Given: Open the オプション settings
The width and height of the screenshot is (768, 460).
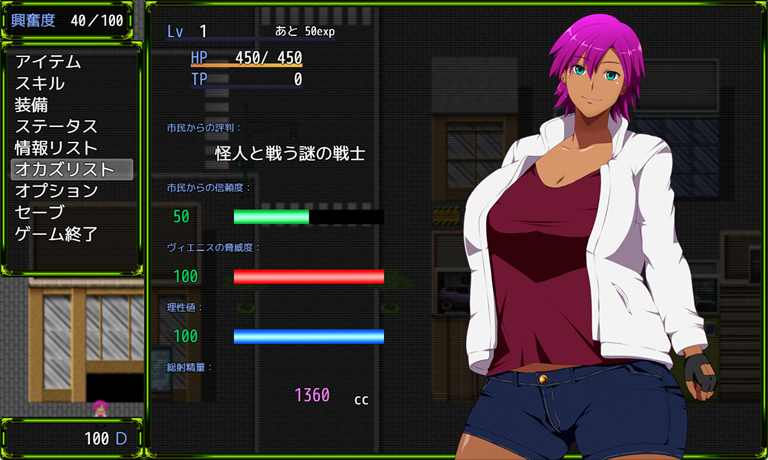Looking at the screenshot, I should click(x=56, y=191).
